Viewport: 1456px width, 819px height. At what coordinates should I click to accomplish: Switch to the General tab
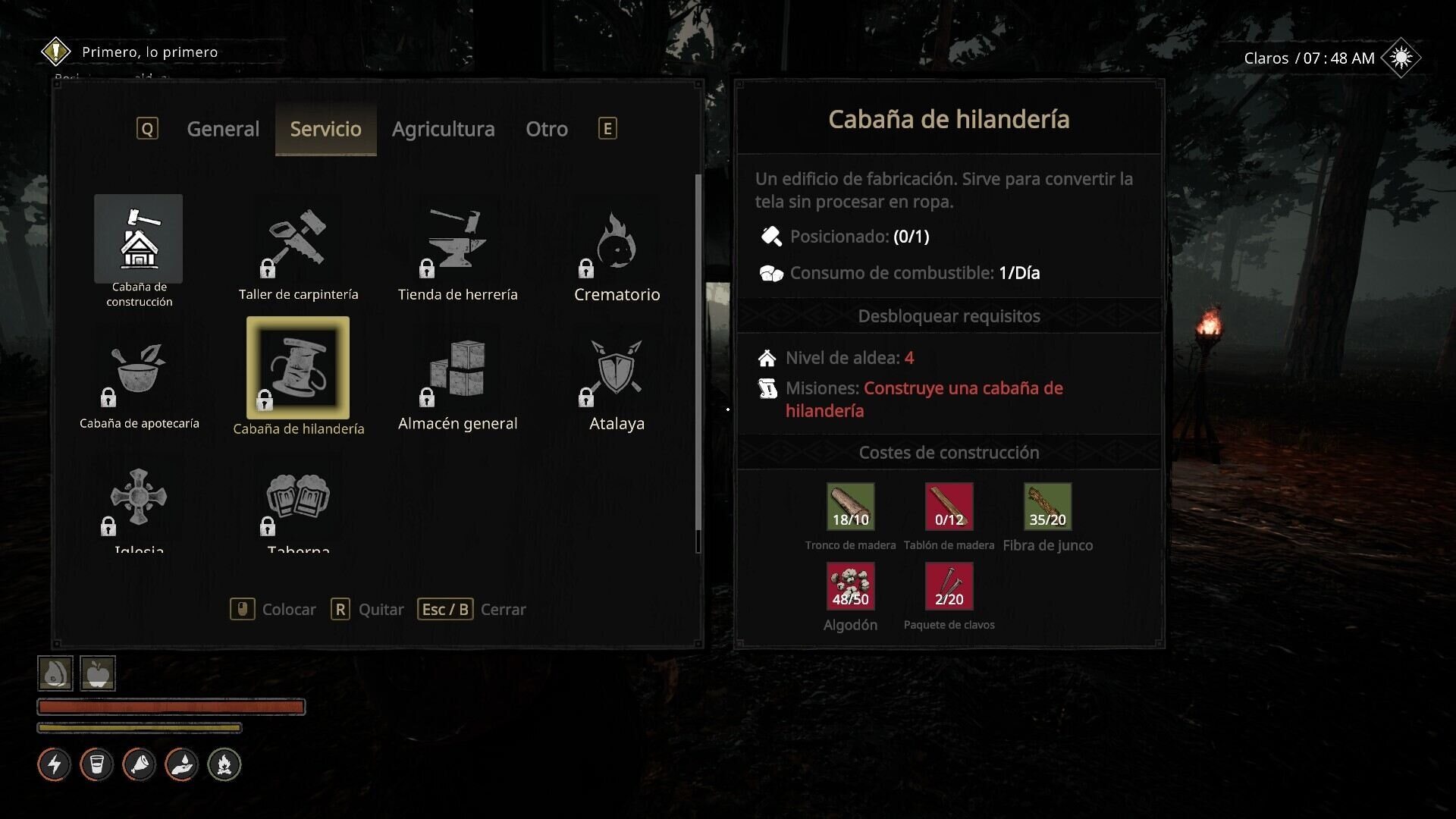pyautogui.click(x=223, y=129)
